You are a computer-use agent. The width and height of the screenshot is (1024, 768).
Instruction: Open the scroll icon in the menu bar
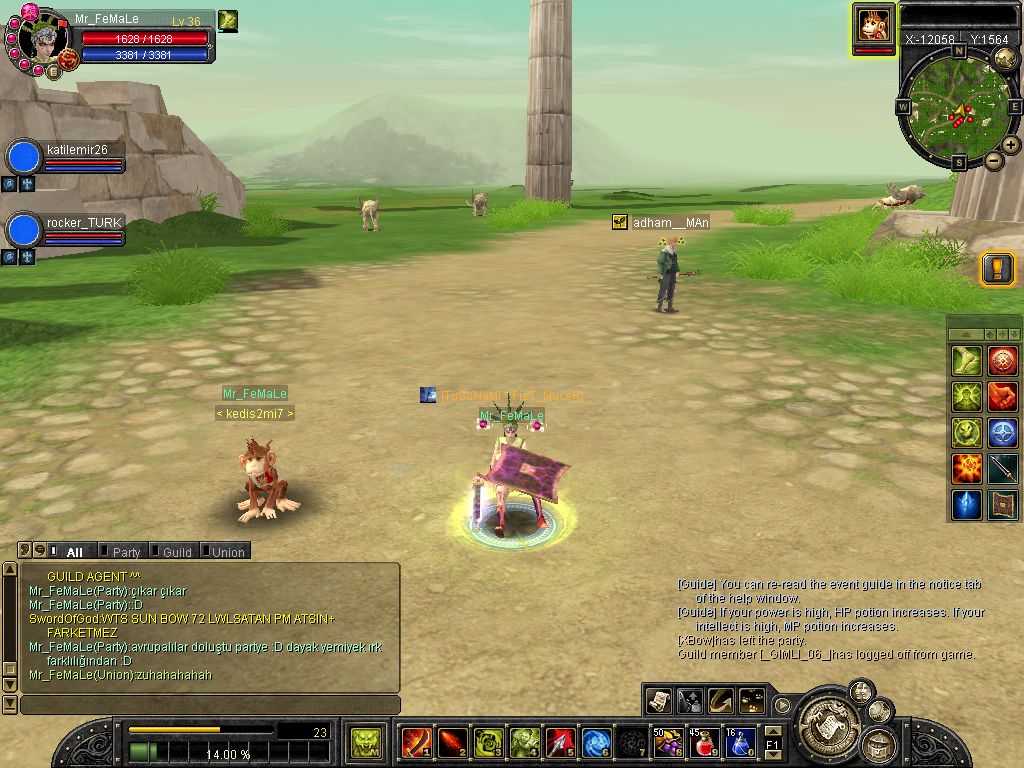[658, 701]
